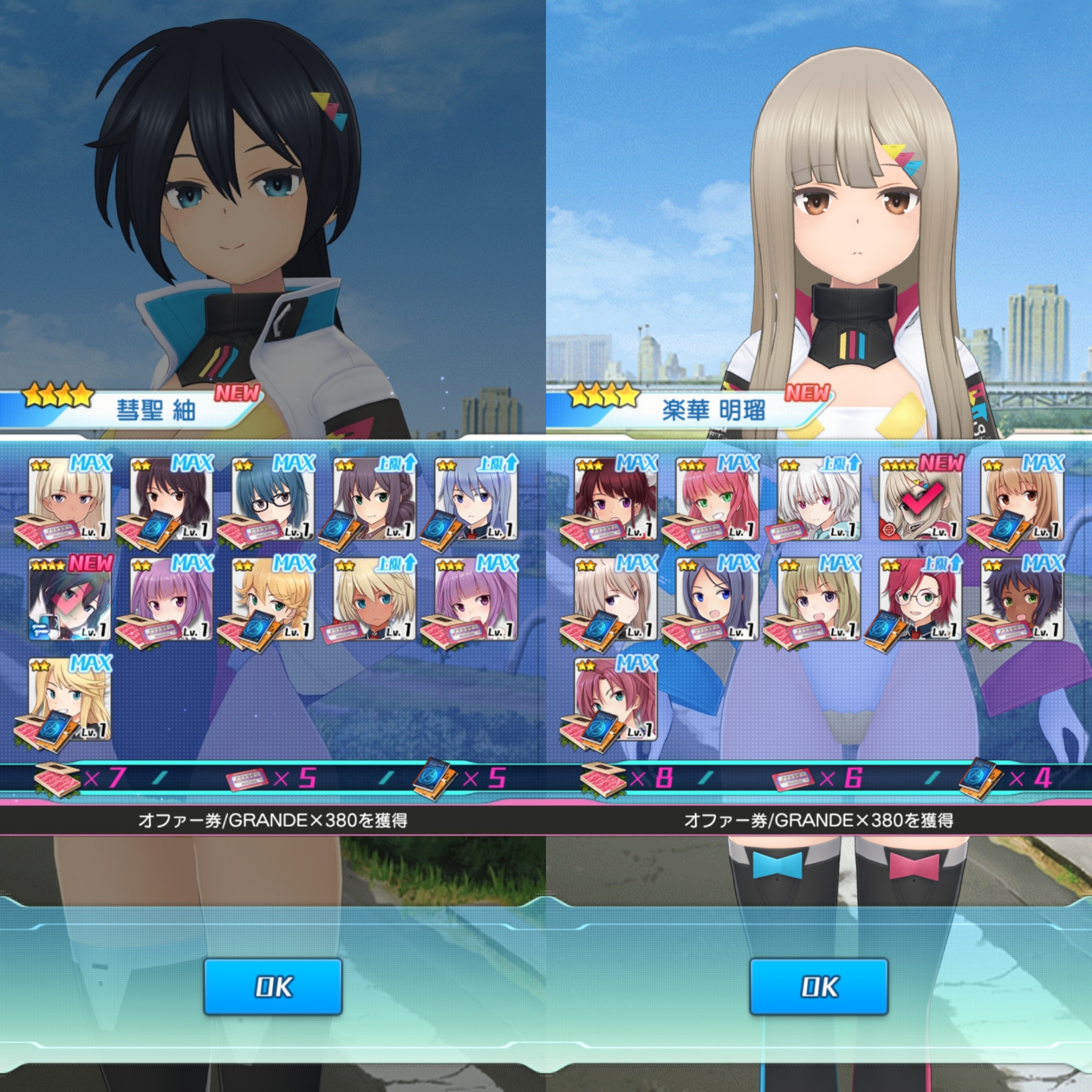Screen dimensions: 1092x1092
Task: Select the tan short-blonde girl with teal eyes
Action: coord(374,599)
